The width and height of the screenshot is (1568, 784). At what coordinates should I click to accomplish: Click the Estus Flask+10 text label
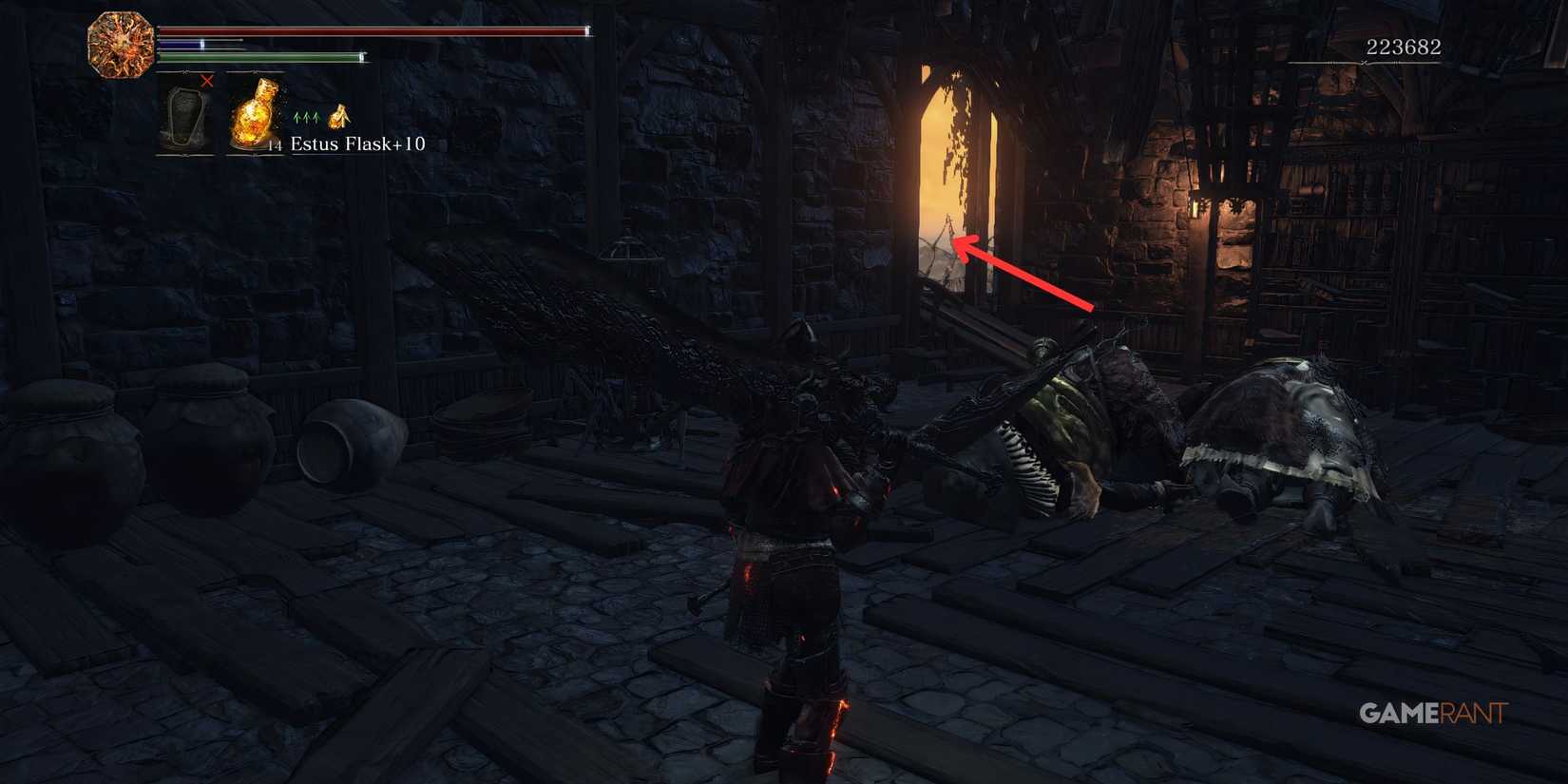pos(357,144)
